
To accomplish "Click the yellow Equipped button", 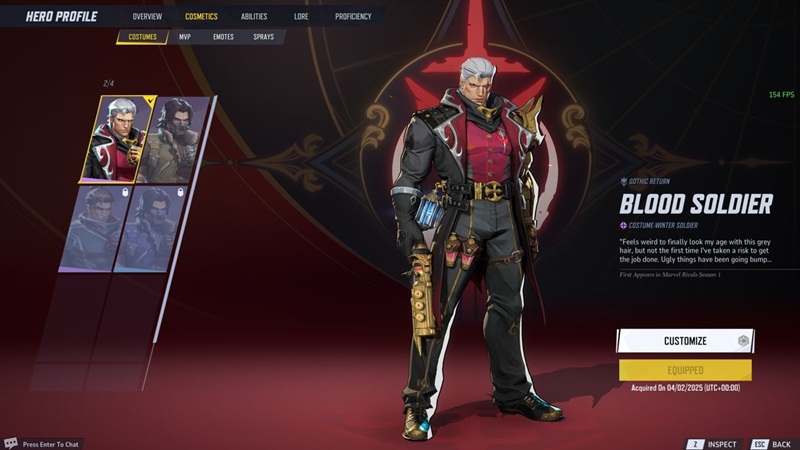I will [684, 370].
